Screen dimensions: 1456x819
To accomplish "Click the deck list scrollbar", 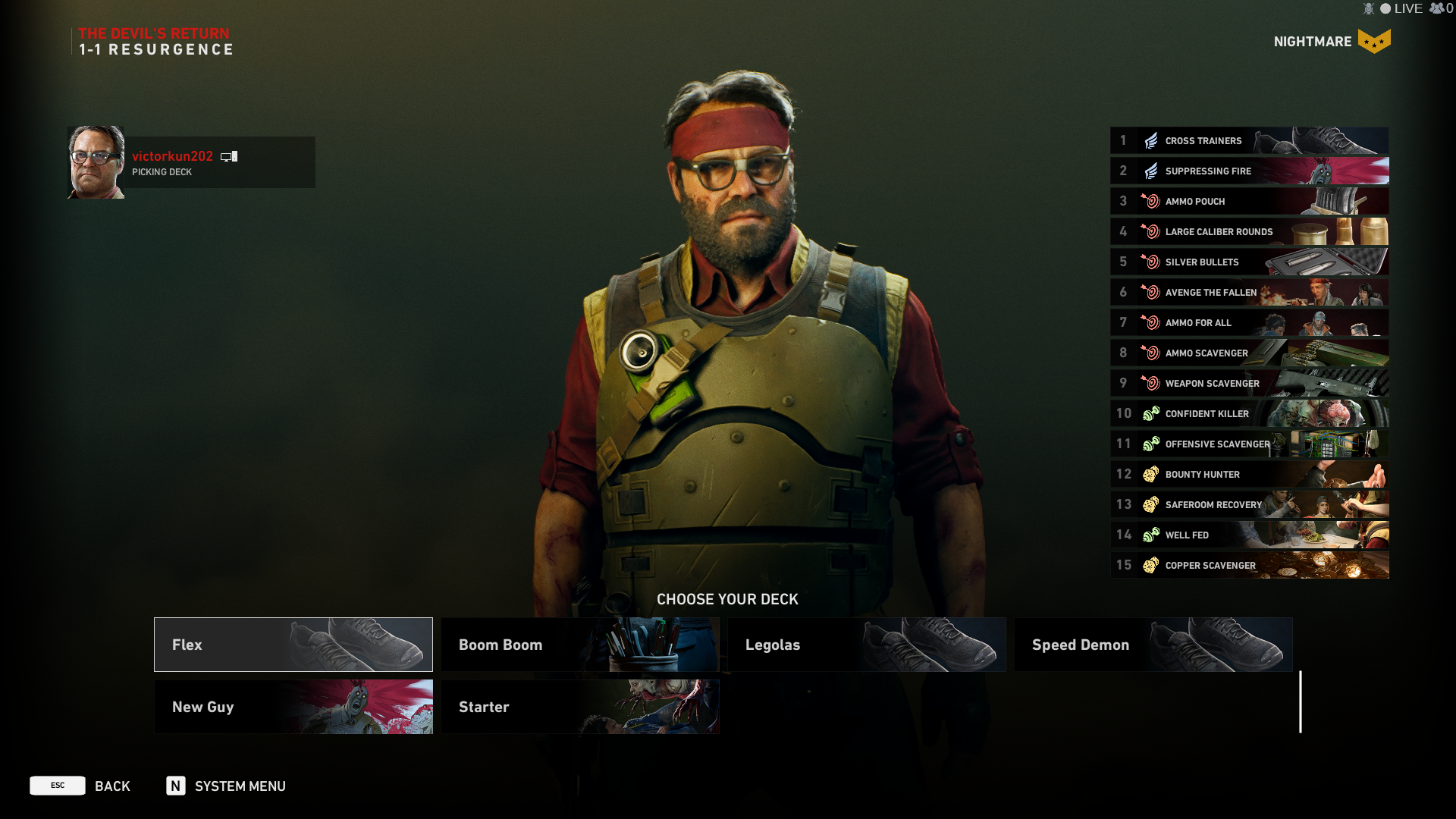I will [1301, 701].
